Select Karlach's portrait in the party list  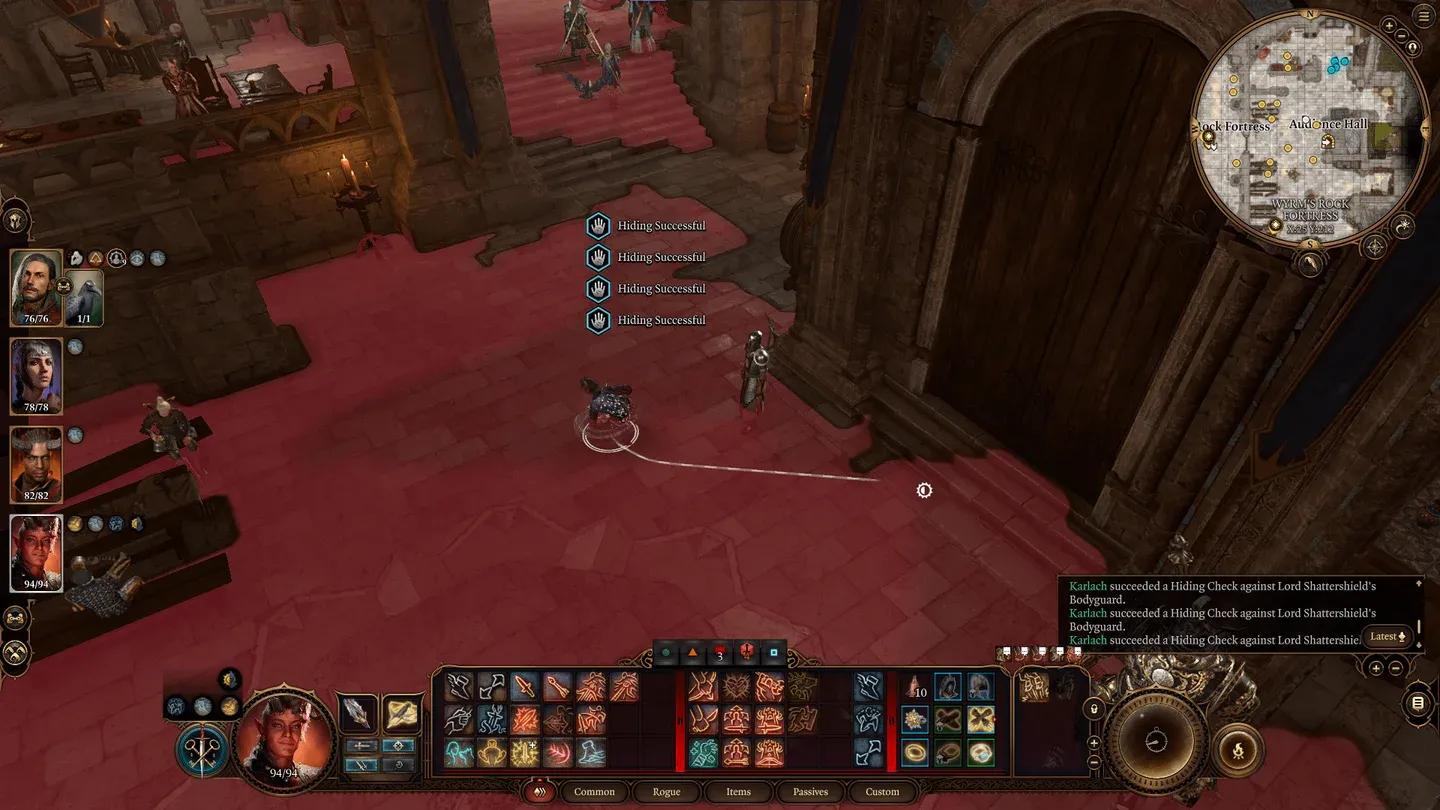[36, 550]
